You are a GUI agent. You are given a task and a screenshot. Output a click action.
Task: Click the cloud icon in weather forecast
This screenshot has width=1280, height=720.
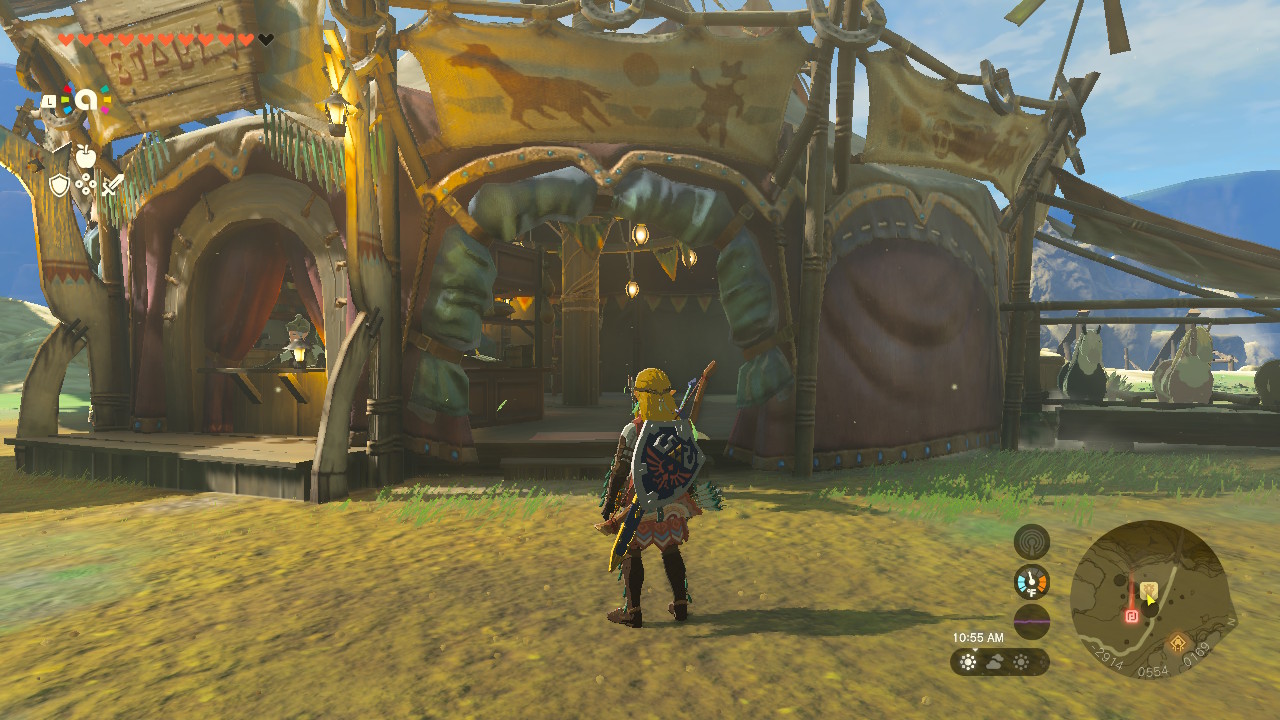[995, 662]
